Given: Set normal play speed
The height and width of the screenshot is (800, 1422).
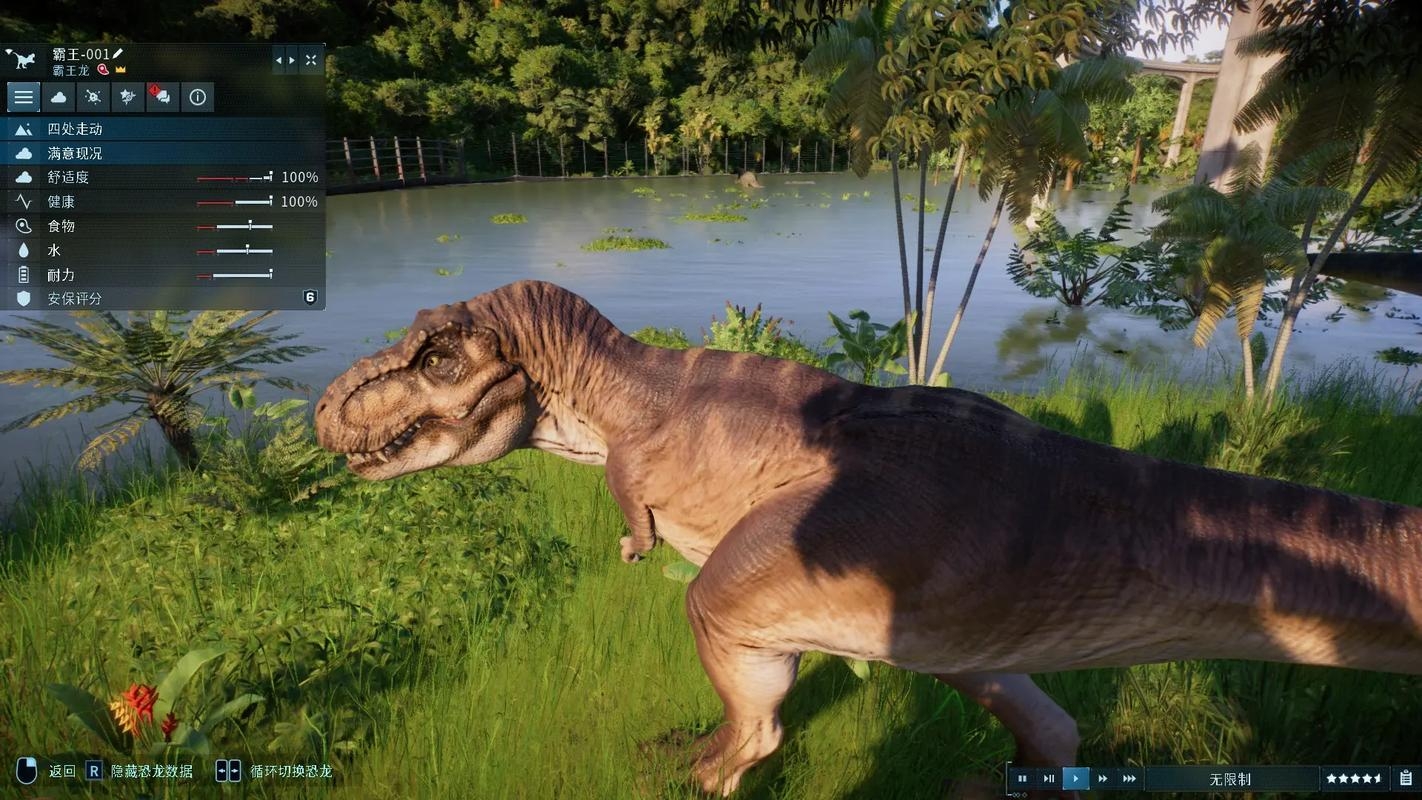Looking at the screenshot, I should coord(1076,778).
